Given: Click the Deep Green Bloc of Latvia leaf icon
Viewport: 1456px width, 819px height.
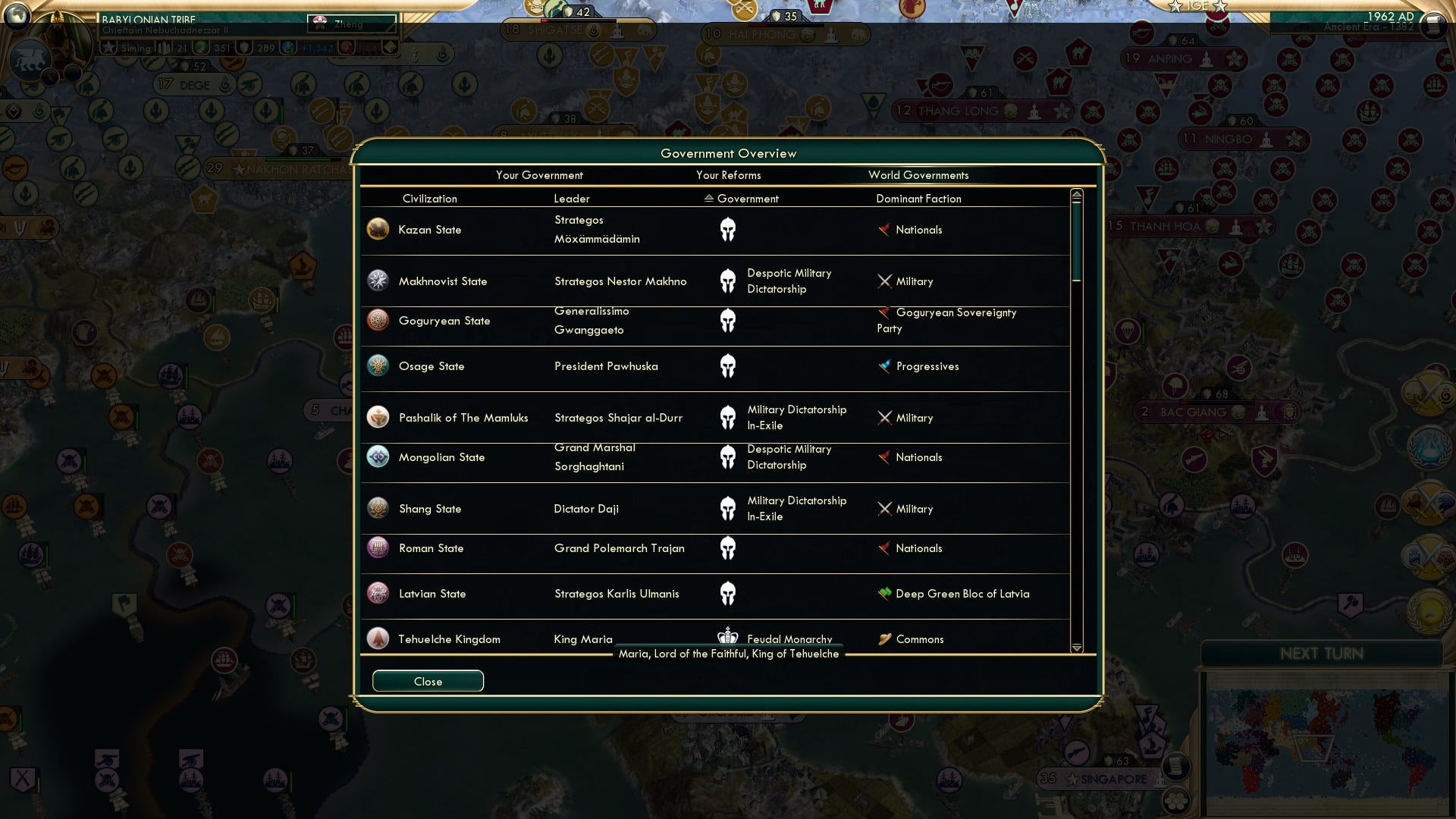Looking at the screenshot, I should (884, 594).
